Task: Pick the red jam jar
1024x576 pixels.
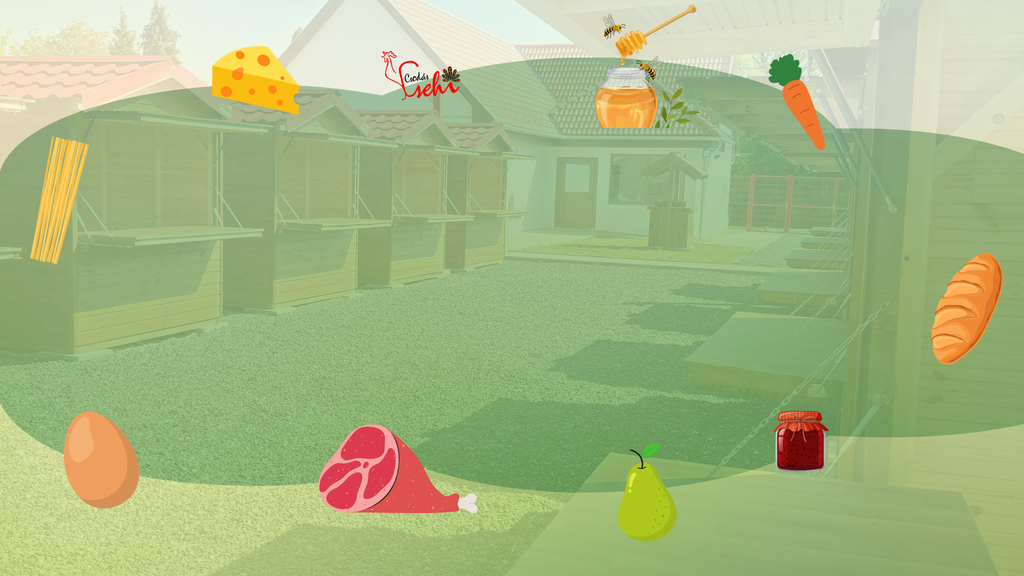Action: (801, 441)
